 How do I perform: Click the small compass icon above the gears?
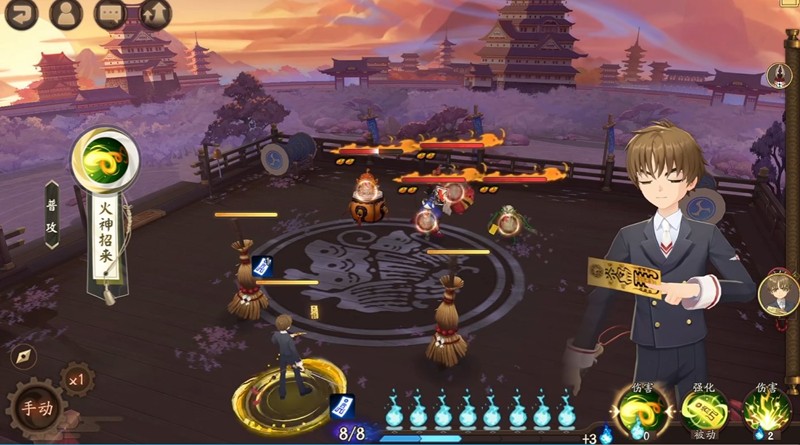coord(24,355)
